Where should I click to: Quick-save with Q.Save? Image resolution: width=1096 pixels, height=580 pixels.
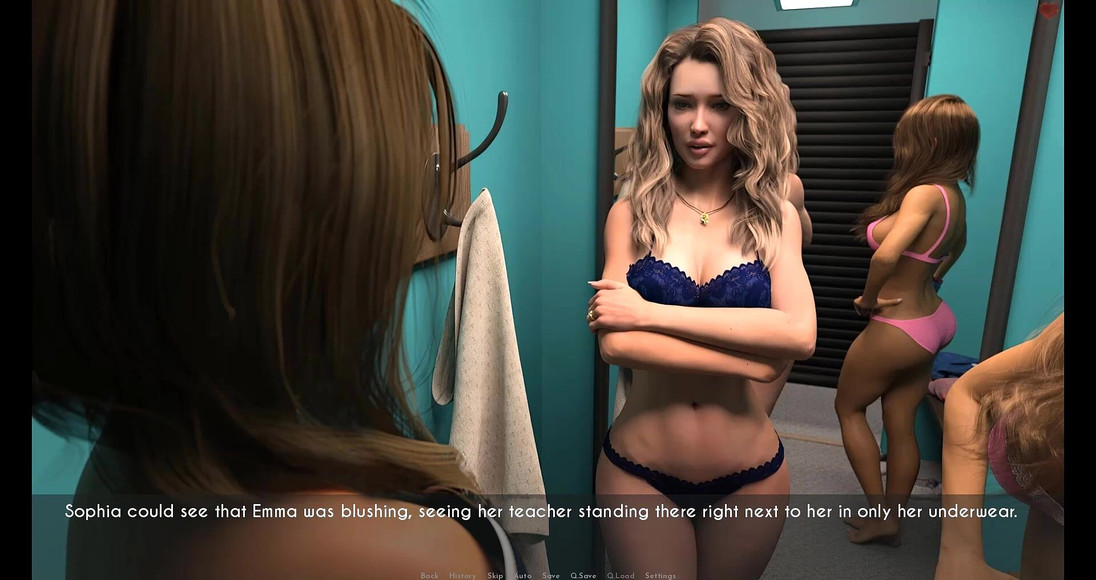point(583,575)
